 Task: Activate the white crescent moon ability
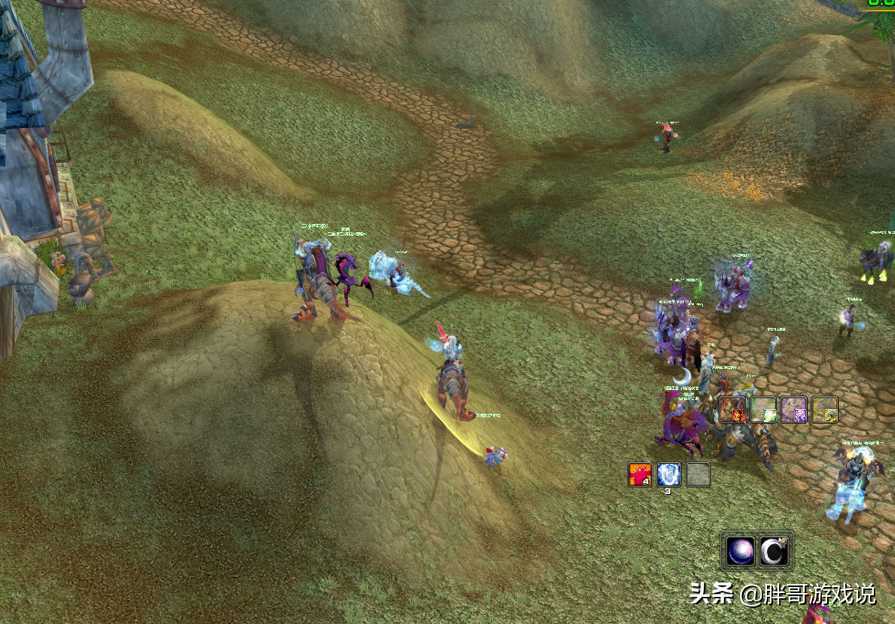click(774, 551)
